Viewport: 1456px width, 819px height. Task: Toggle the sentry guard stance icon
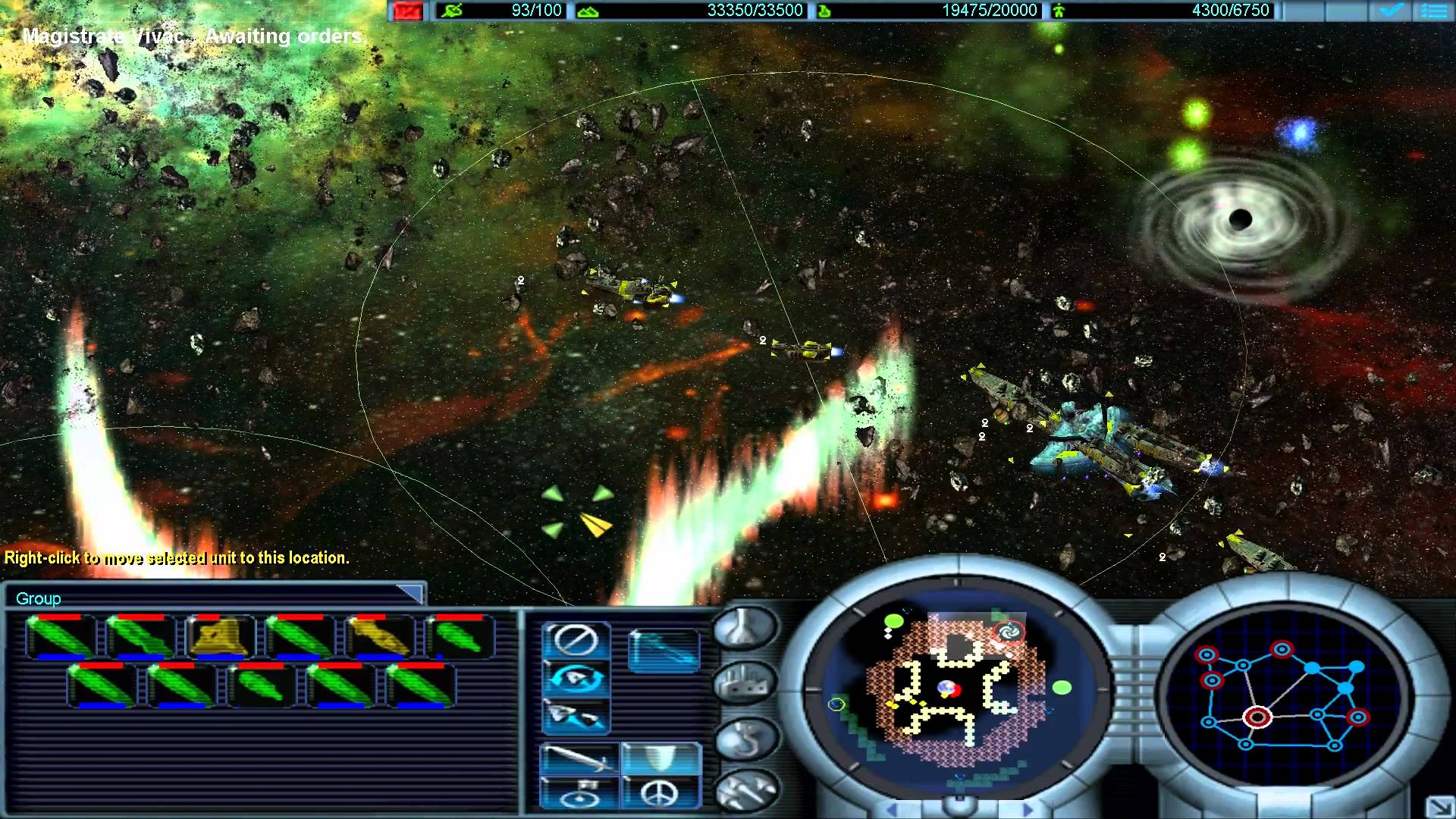(x=579, y=793)
